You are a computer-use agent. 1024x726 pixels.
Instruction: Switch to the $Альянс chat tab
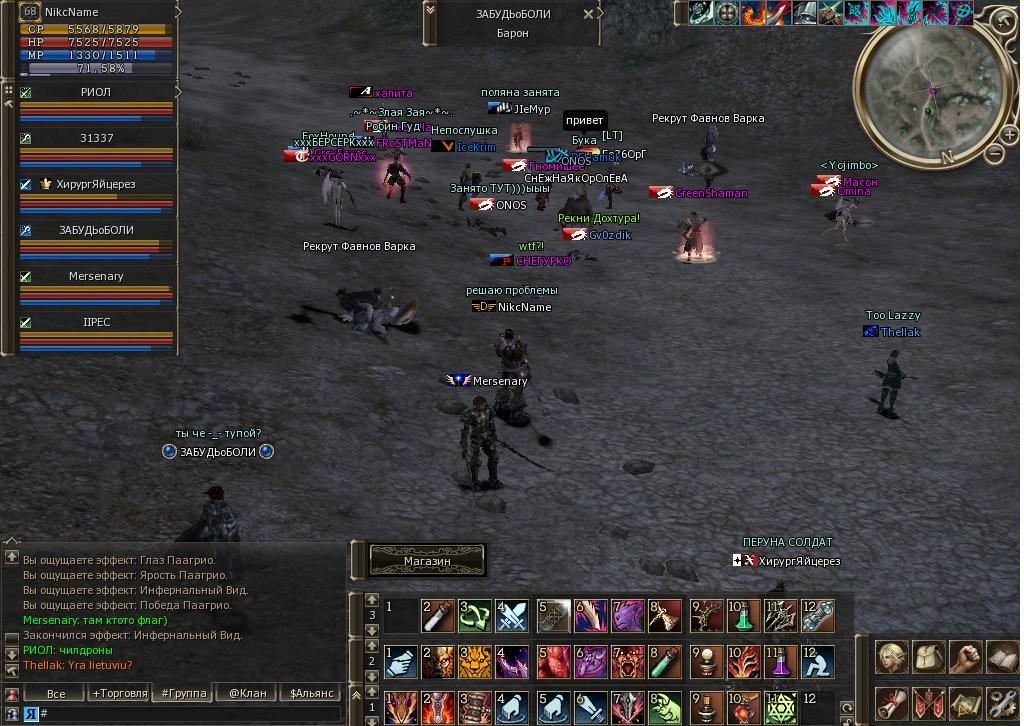pyautogui.click(x=311, y=693)
